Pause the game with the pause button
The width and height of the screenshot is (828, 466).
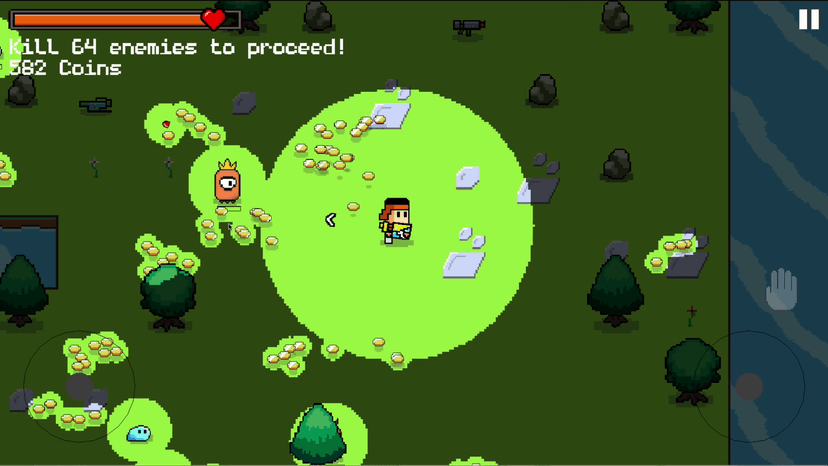(808, 19)
